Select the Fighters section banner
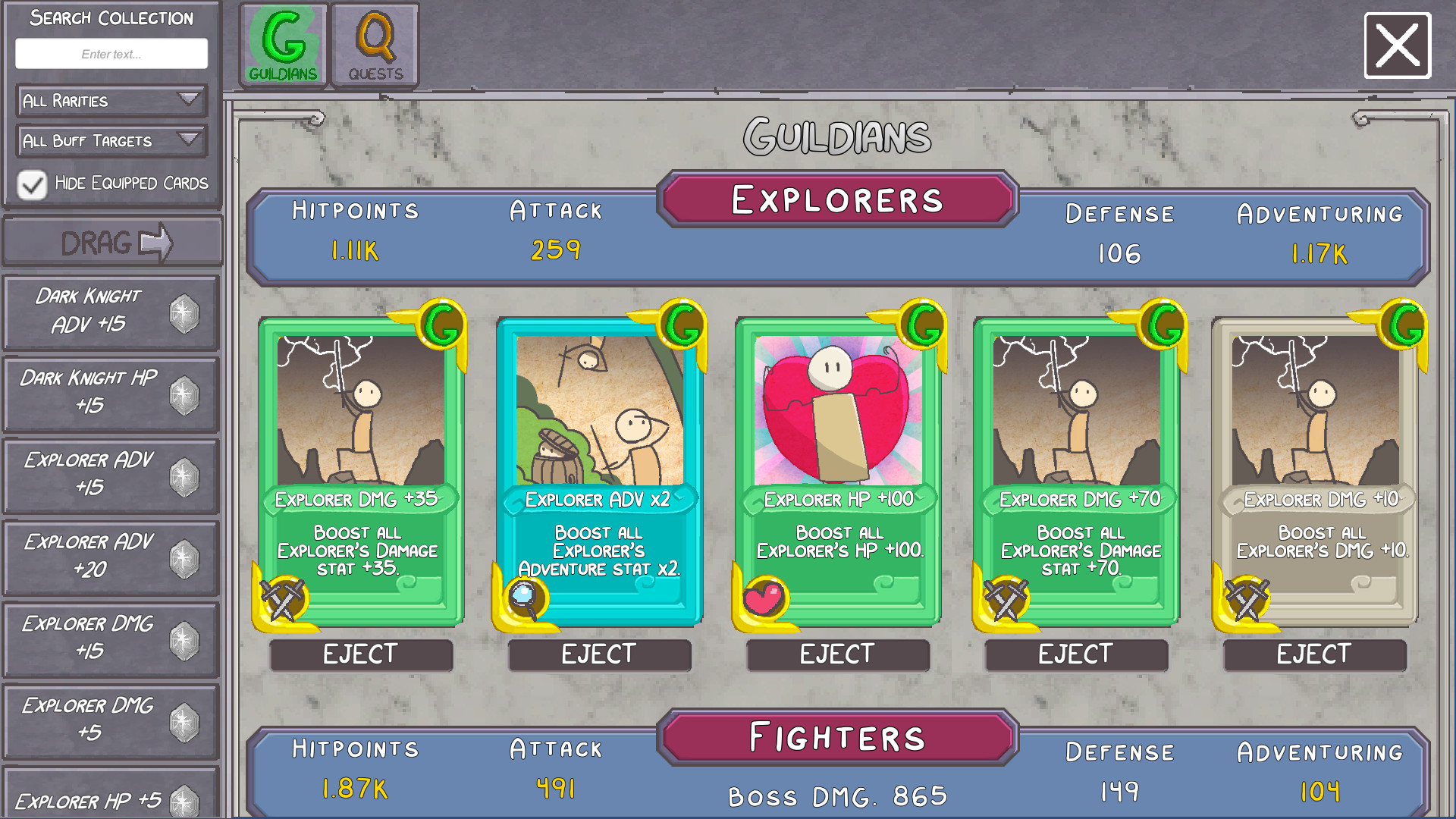 tap(836, 735)
